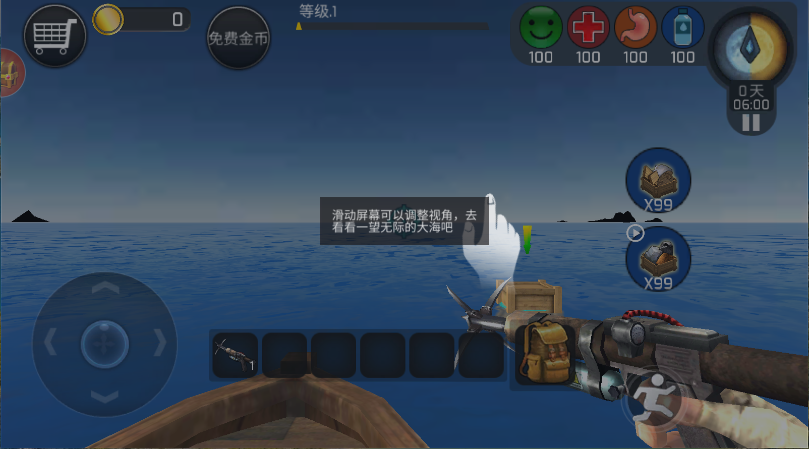Use the toolbox crate X99
The height and width of the screenshot is (449, 809).
pos(658,256)
